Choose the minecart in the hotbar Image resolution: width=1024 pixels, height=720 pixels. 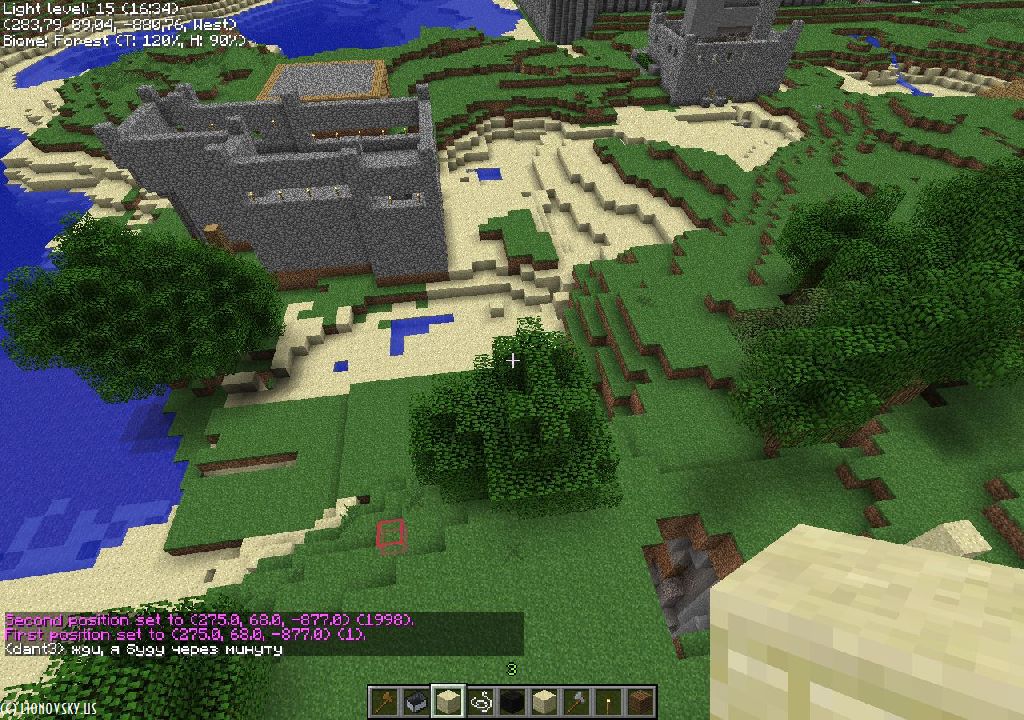(415, 701)
